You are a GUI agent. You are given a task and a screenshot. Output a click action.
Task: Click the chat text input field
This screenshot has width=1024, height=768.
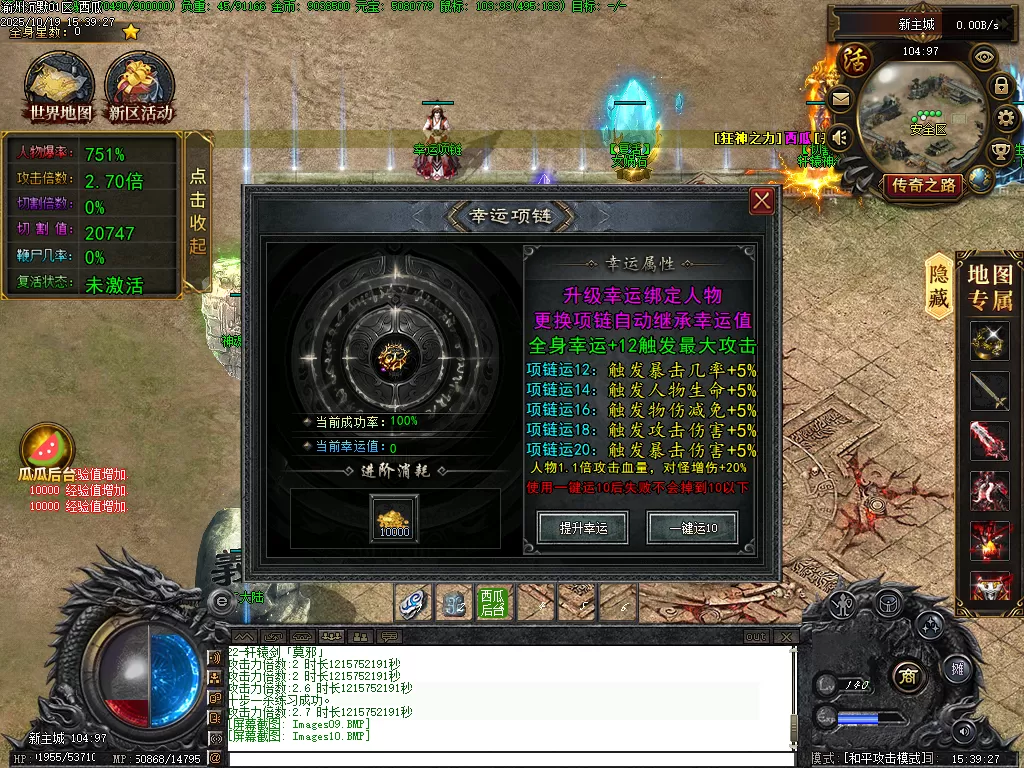[510, 759]
